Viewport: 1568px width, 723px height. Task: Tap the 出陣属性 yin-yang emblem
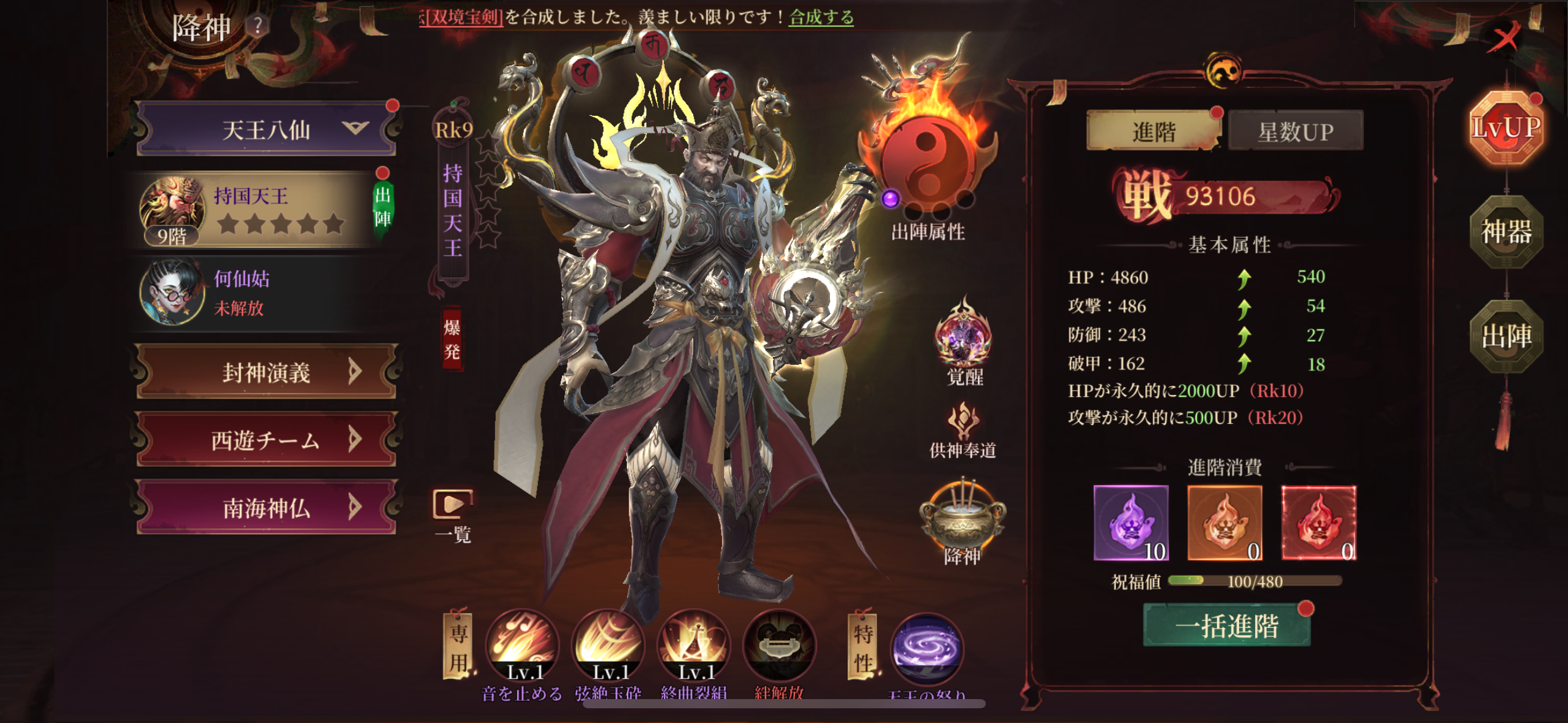(927, 163)
